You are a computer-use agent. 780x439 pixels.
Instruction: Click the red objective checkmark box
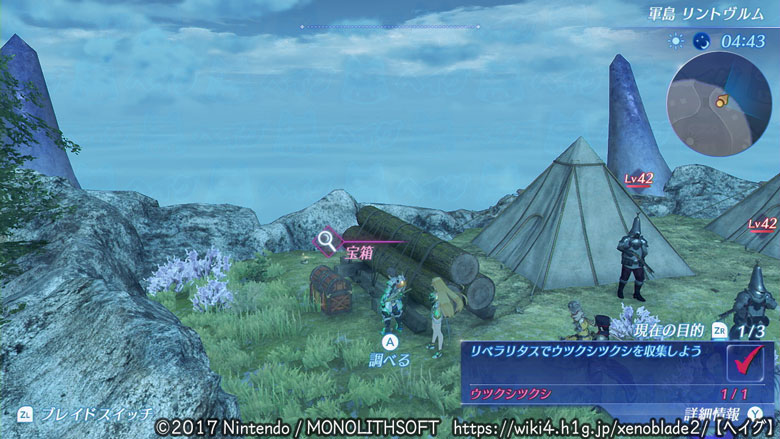747,360
